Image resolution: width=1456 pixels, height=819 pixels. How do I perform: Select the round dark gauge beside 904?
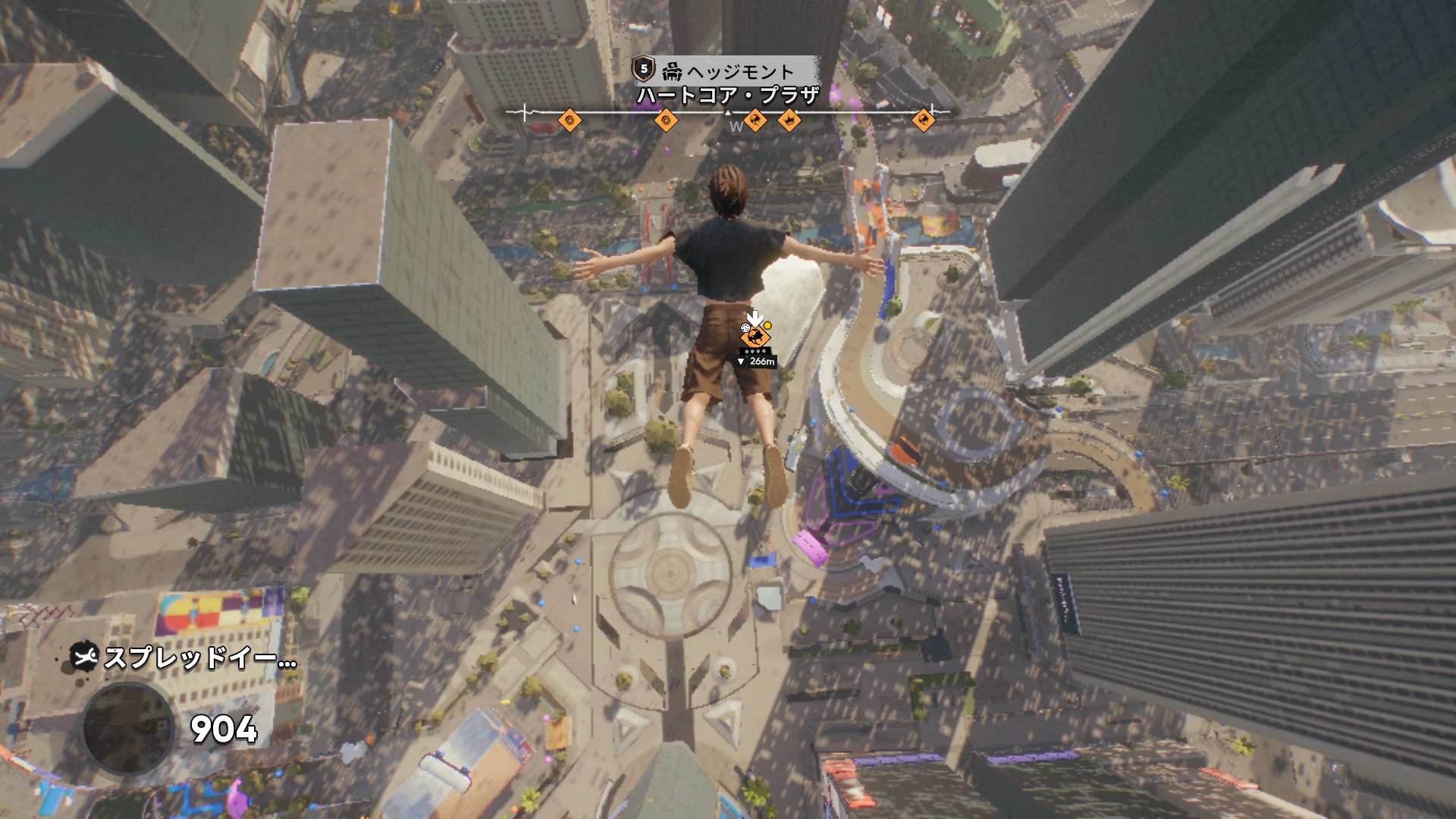point(128,729)
